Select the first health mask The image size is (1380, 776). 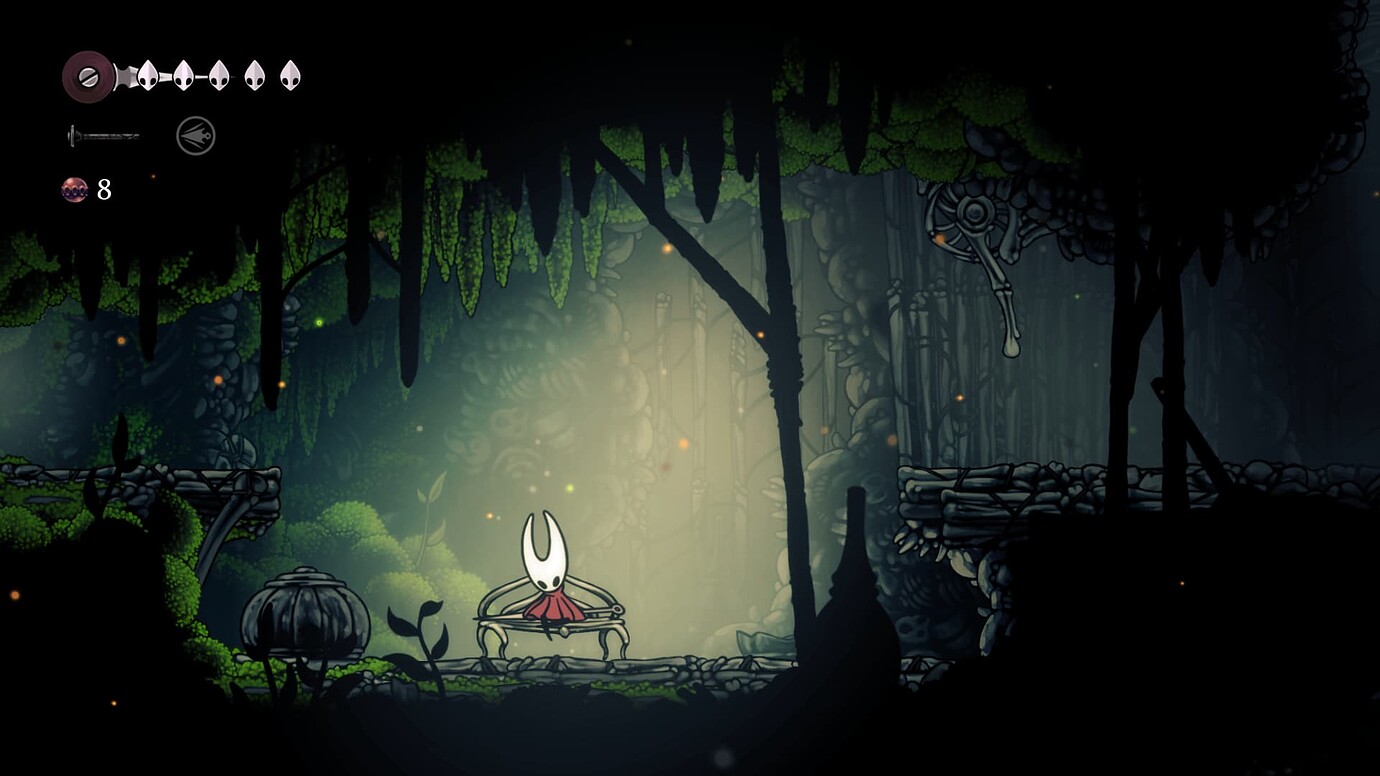click(148, 74)
